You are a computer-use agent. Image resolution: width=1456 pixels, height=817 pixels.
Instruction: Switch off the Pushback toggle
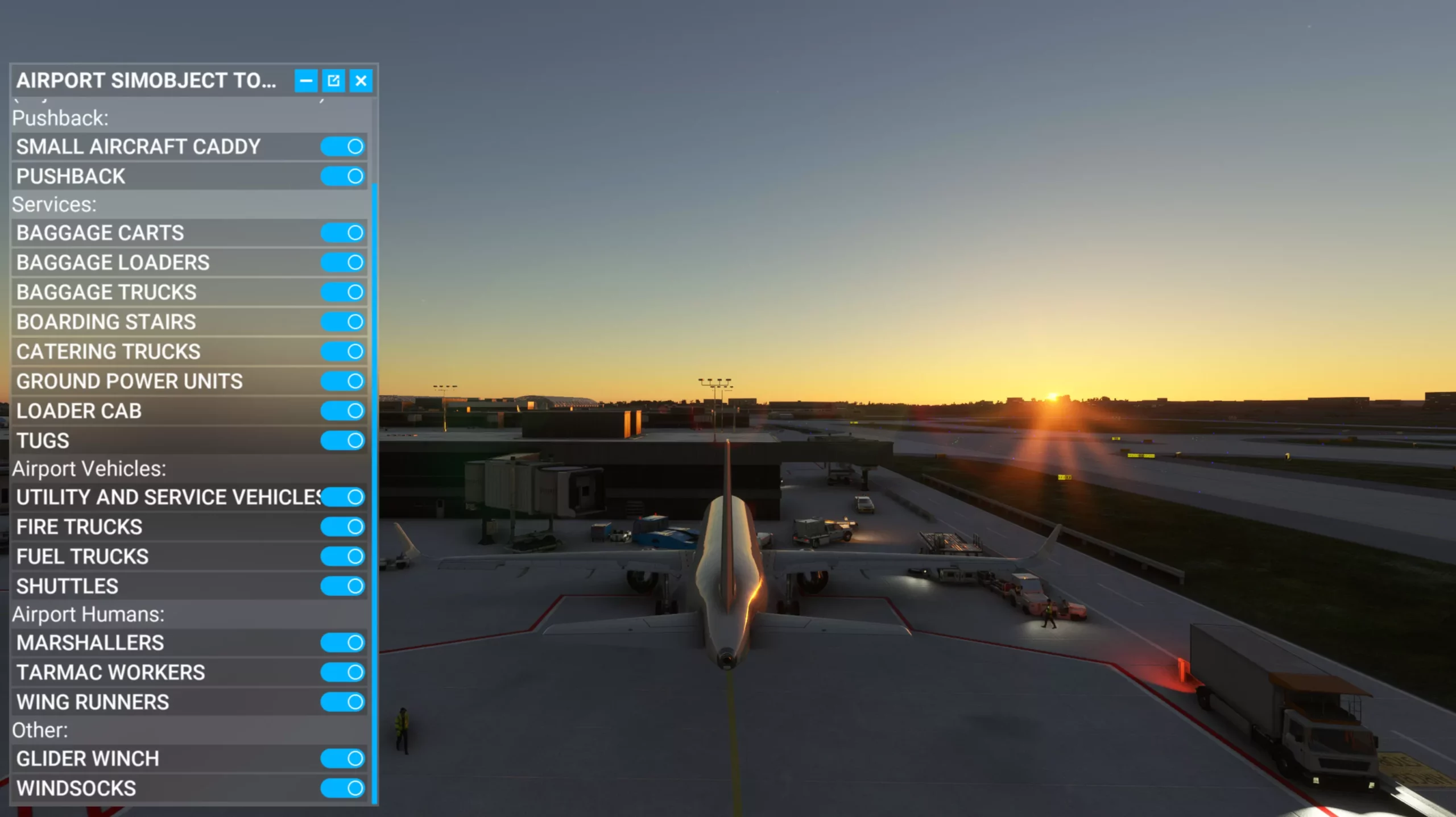342,176
